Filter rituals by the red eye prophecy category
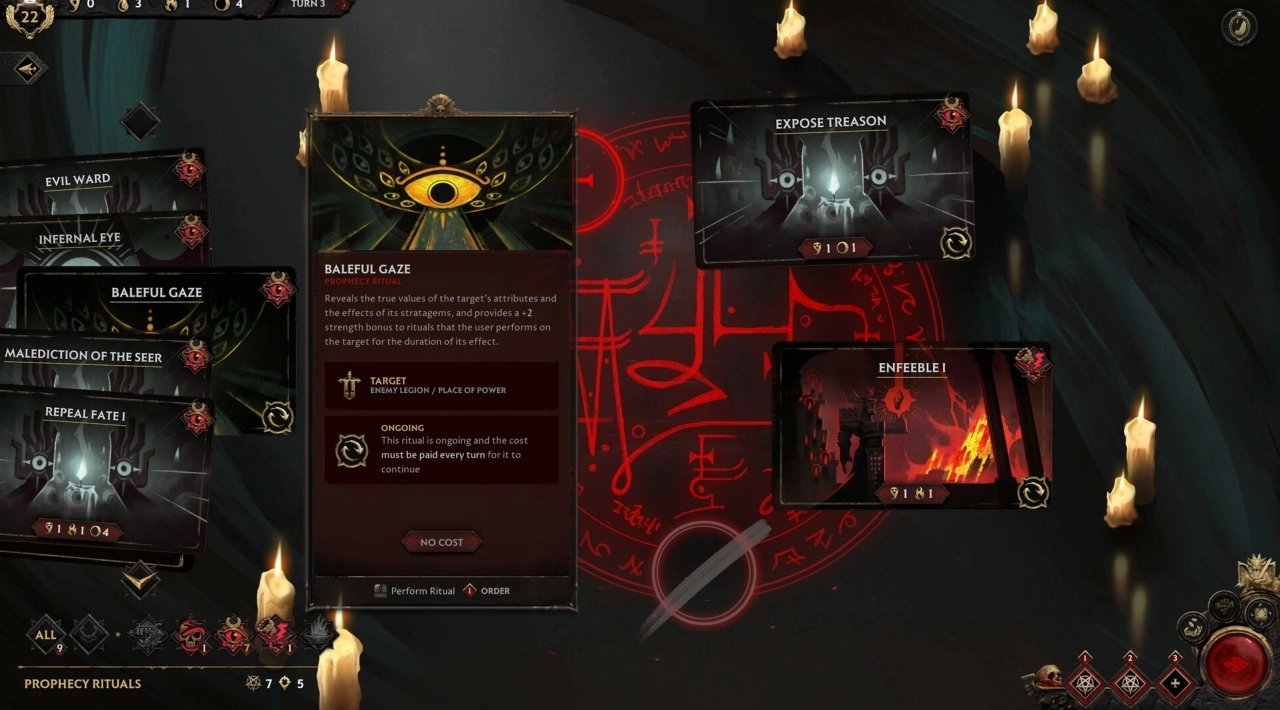1280x710 pixels. 233,634
